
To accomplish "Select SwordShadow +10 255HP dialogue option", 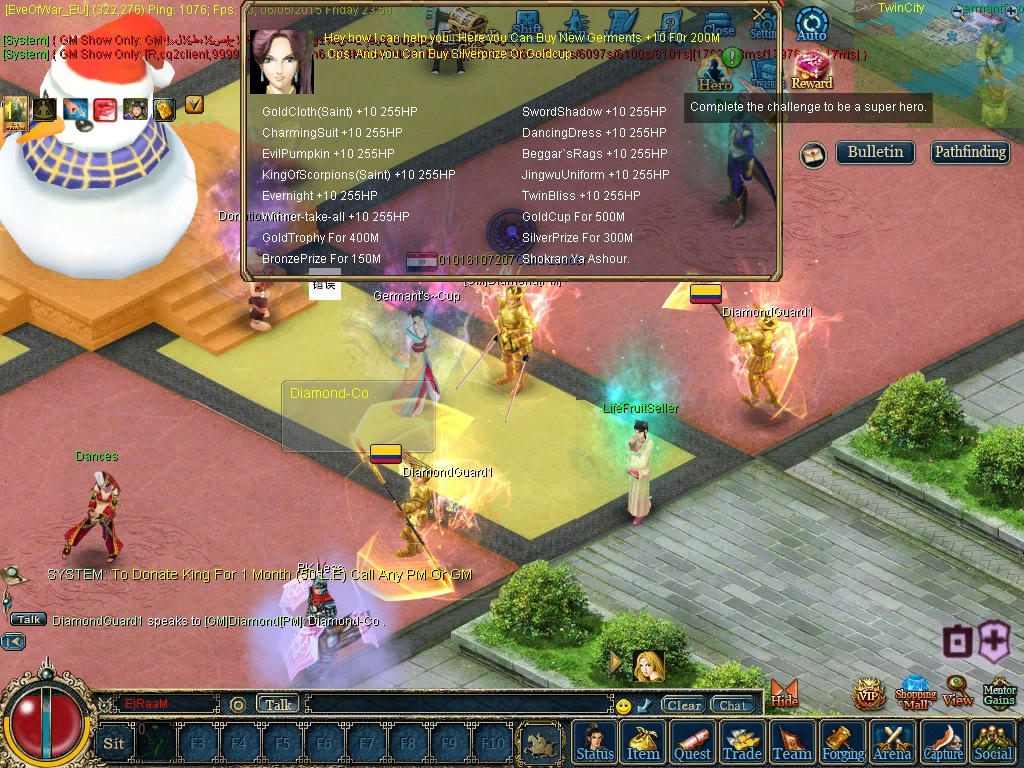I will (593, 112).
